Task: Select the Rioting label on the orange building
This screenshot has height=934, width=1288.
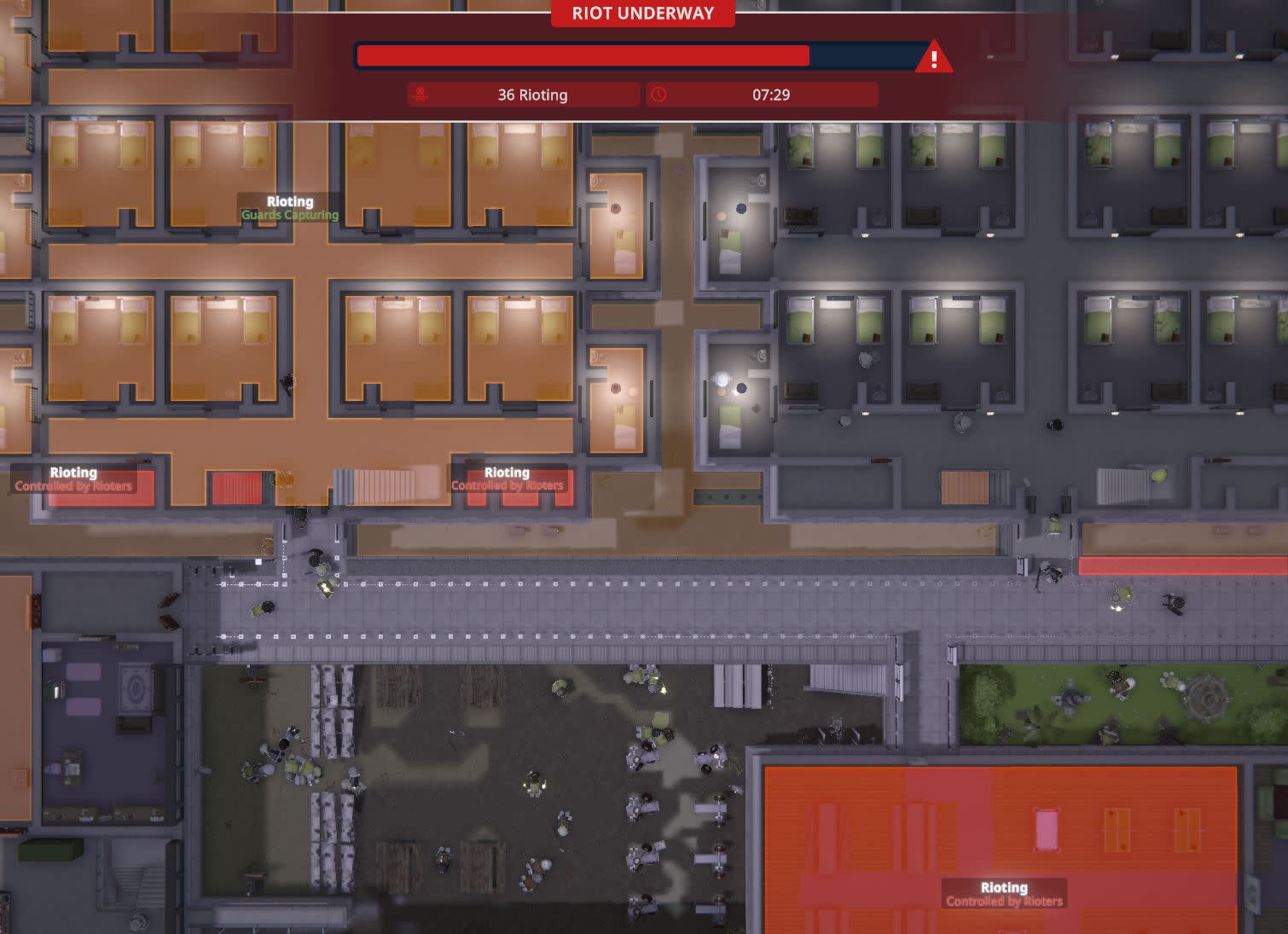Action: point(1004,894)
